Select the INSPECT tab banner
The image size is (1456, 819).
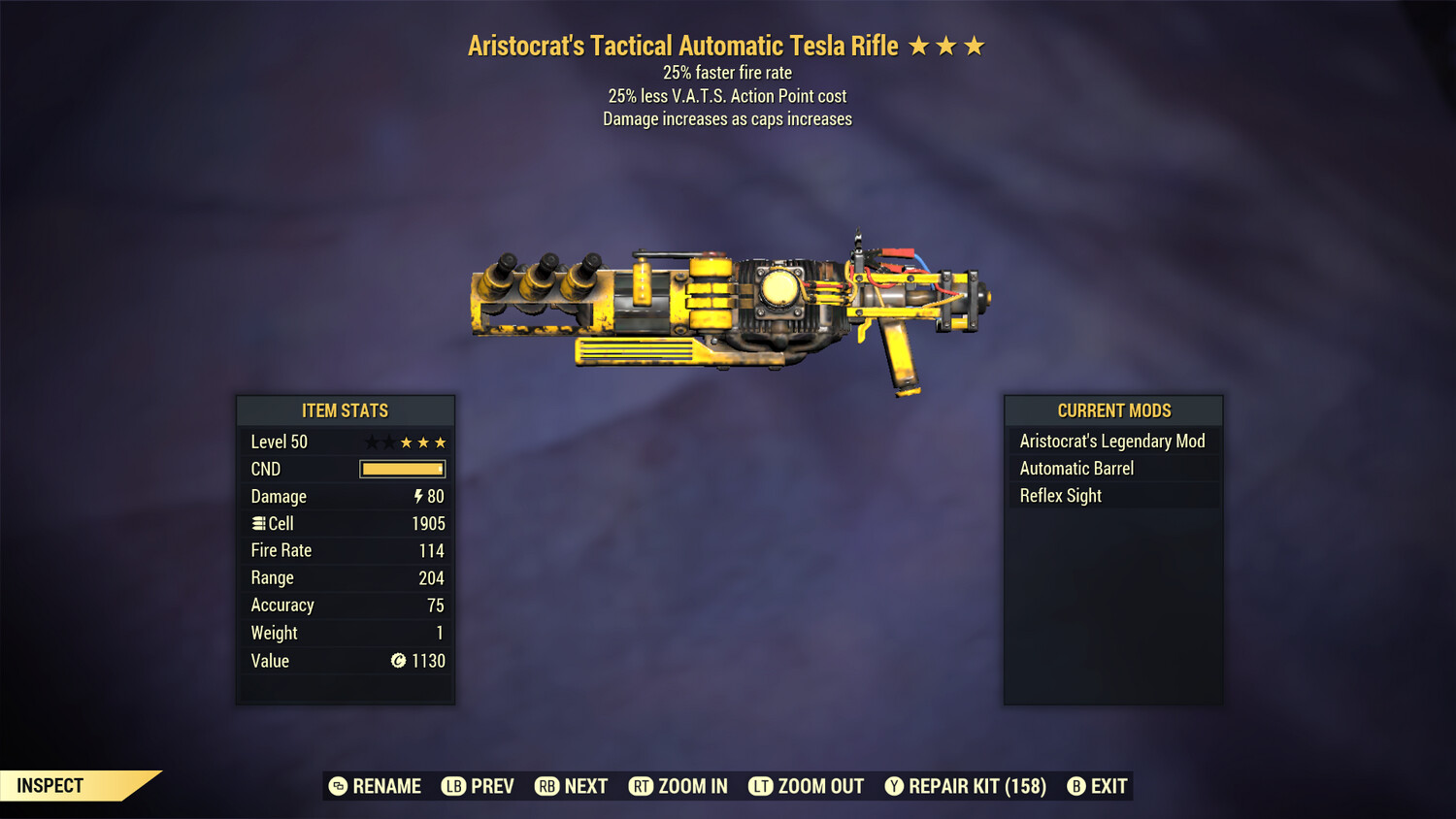[50, 785]
